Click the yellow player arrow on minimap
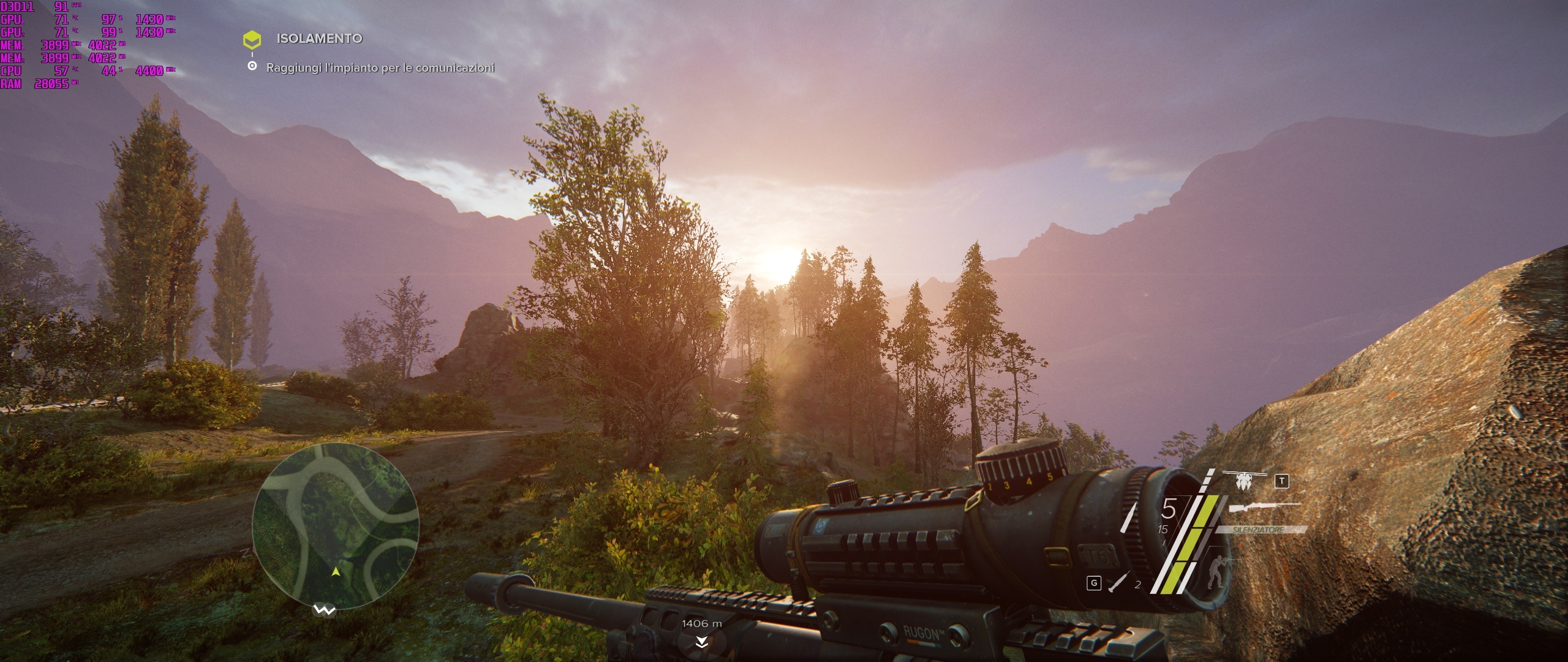The height and width of the screenshot is (662, 1568). [x=336, y=572]
